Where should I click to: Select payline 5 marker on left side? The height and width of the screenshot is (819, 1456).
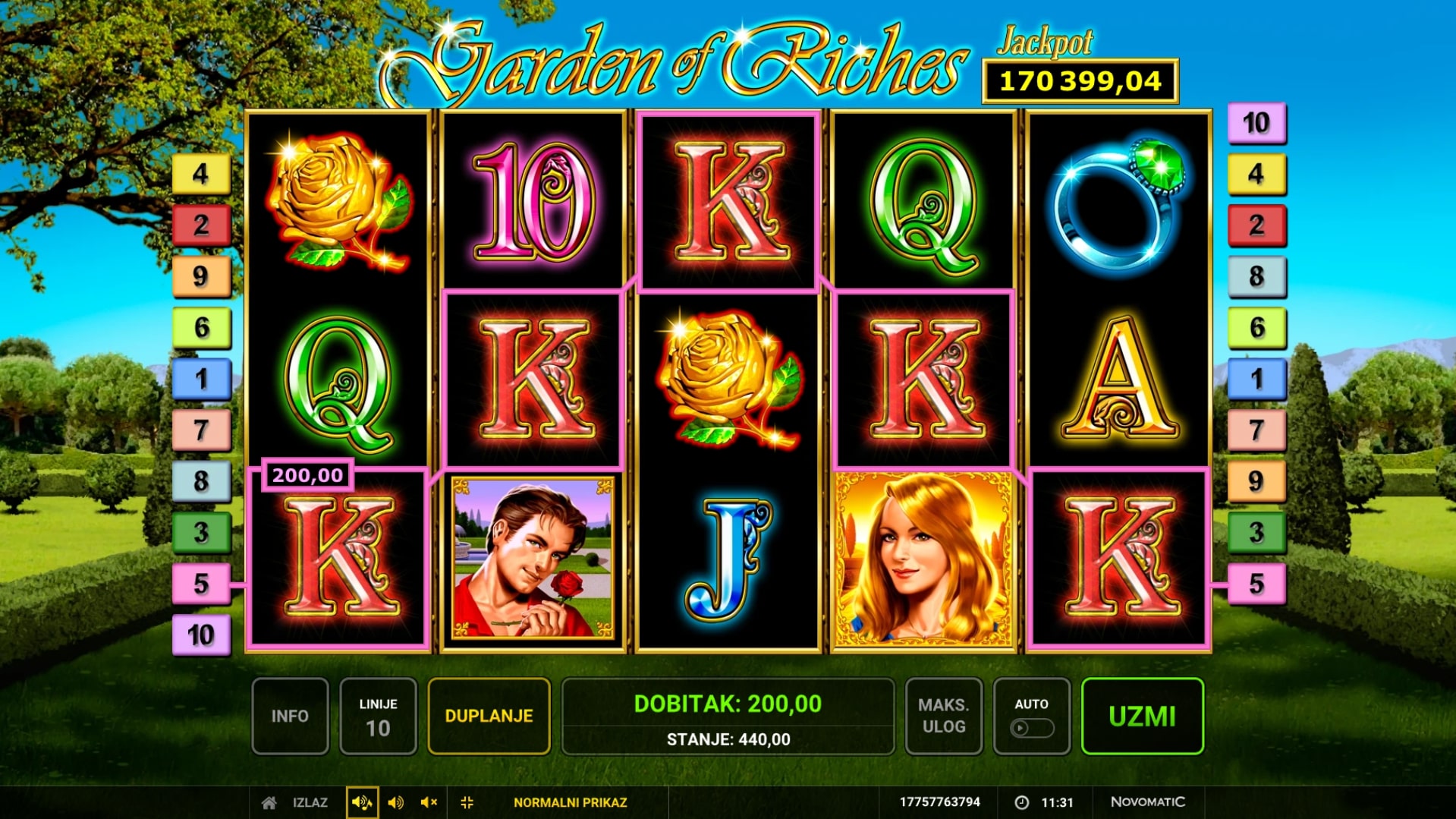point(201,583)
